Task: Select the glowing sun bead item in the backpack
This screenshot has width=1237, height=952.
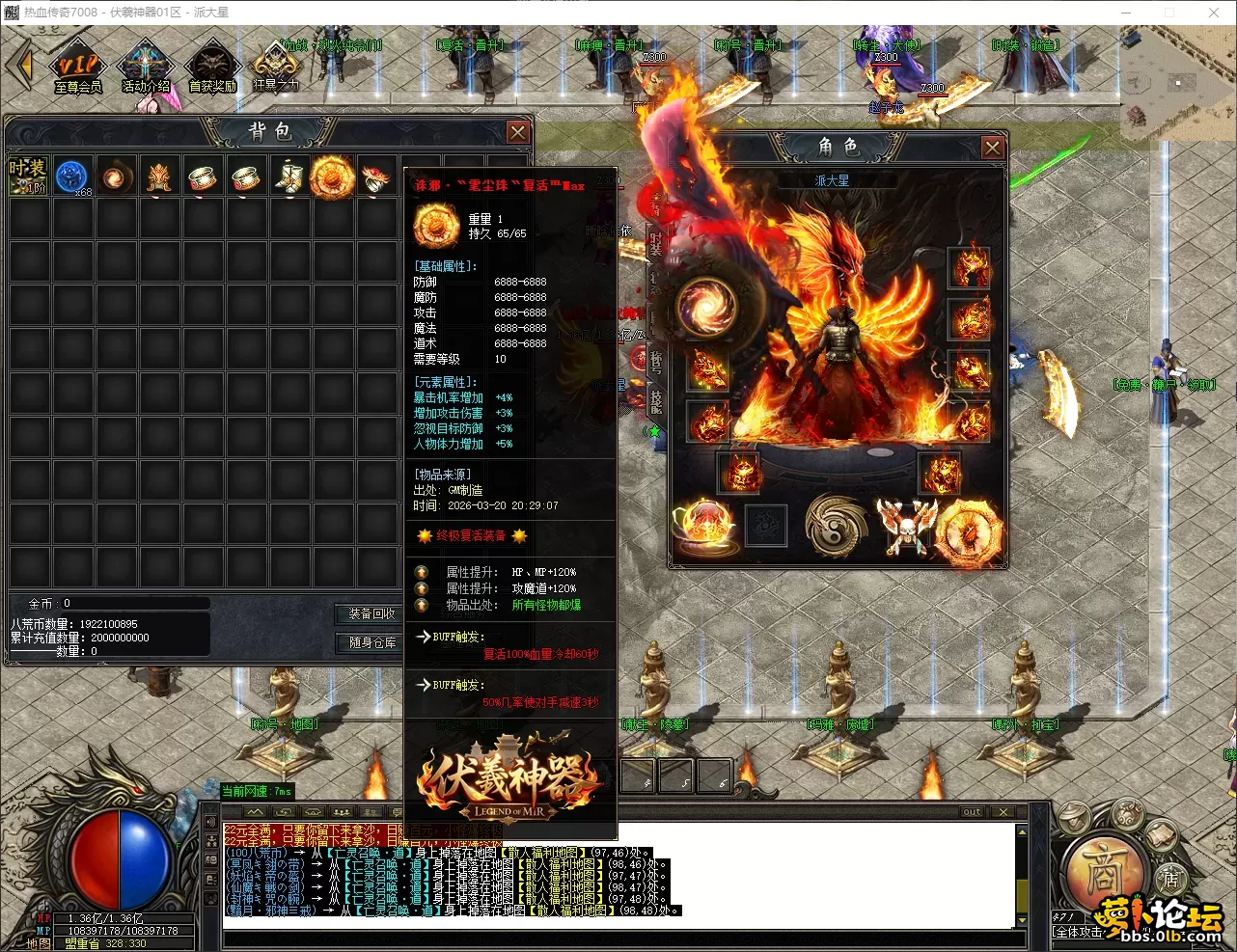Action: 332,177
